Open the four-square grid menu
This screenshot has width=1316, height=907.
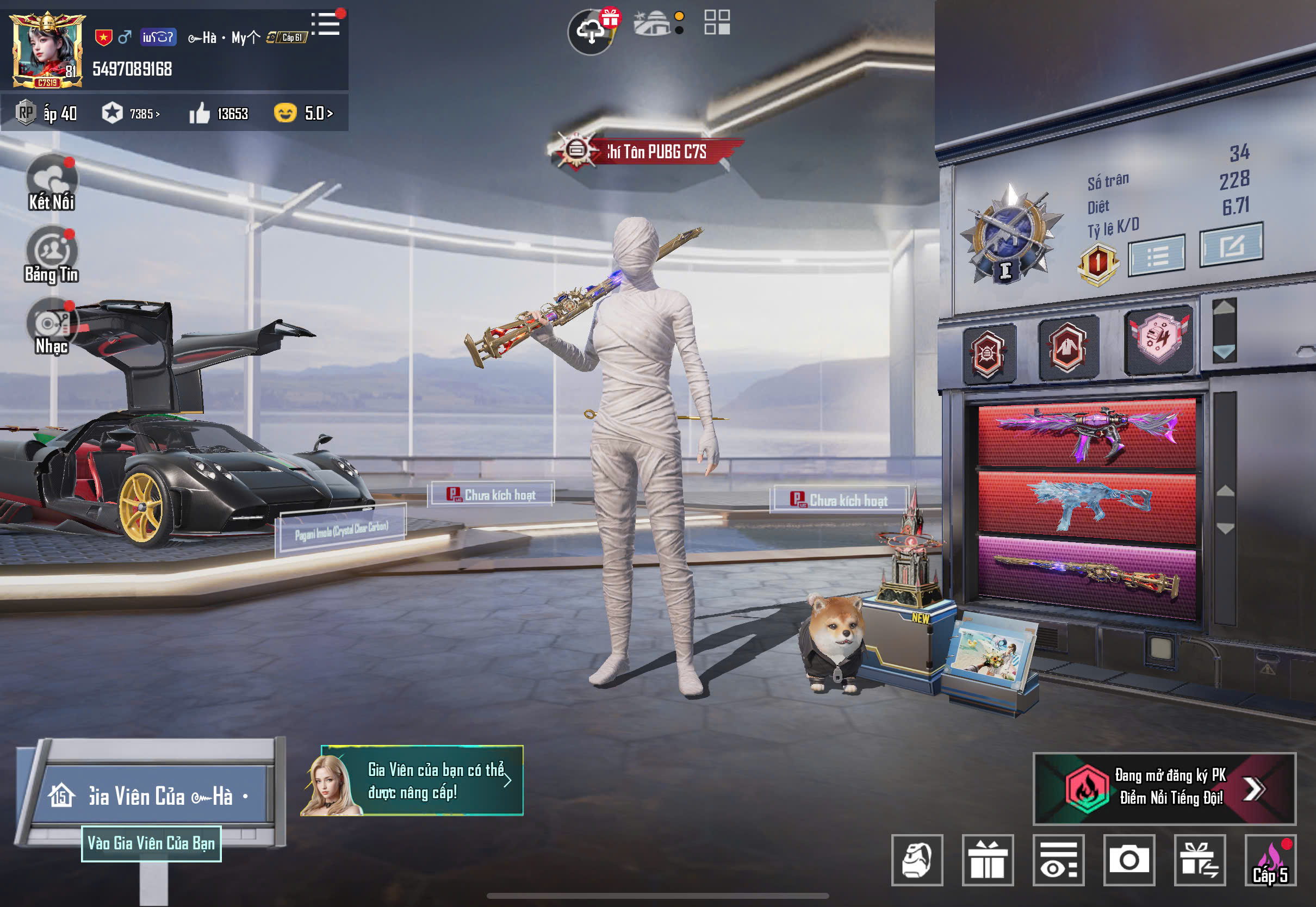717,23
